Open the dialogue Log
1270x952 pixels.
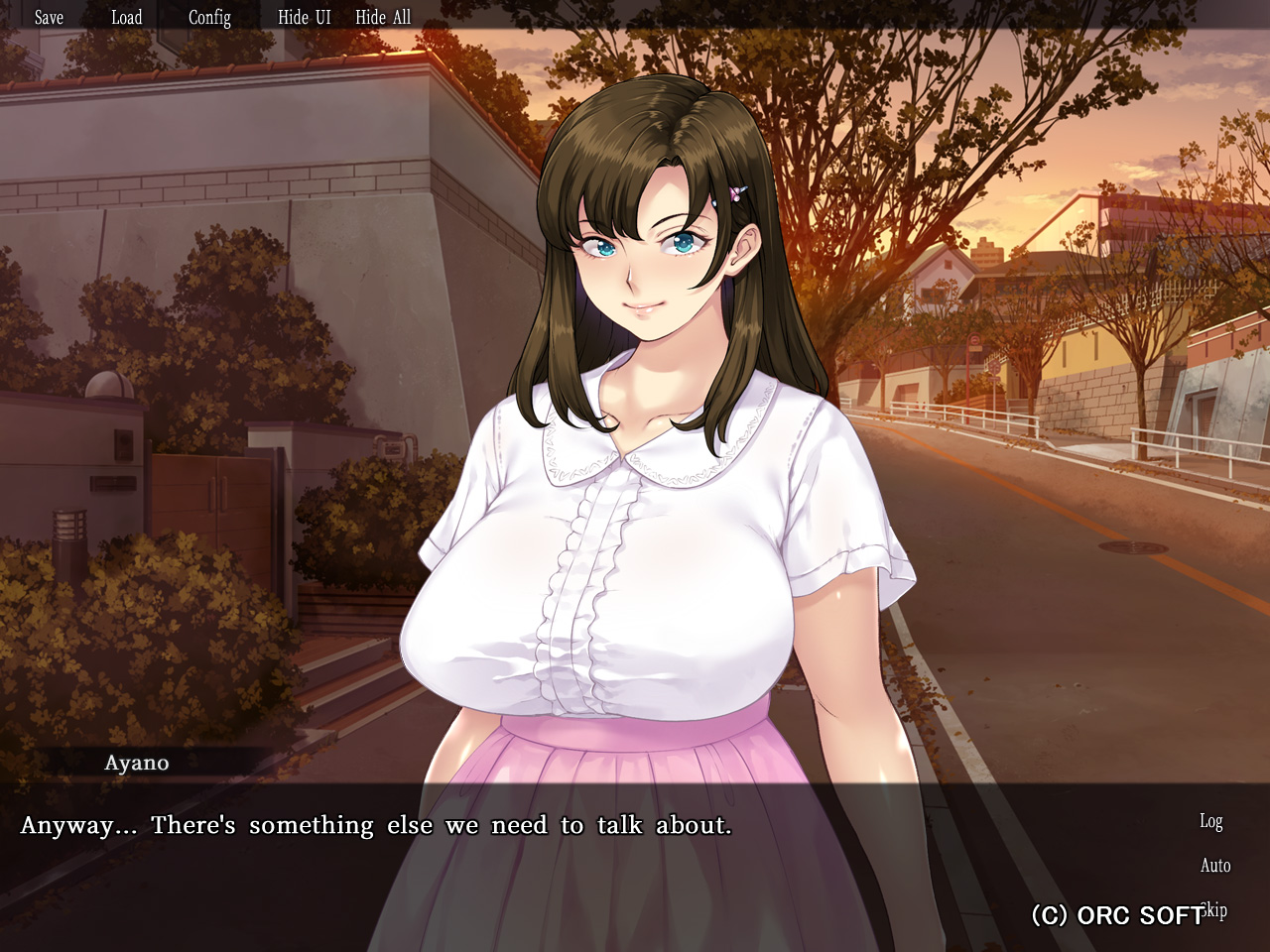(1210, 821)
